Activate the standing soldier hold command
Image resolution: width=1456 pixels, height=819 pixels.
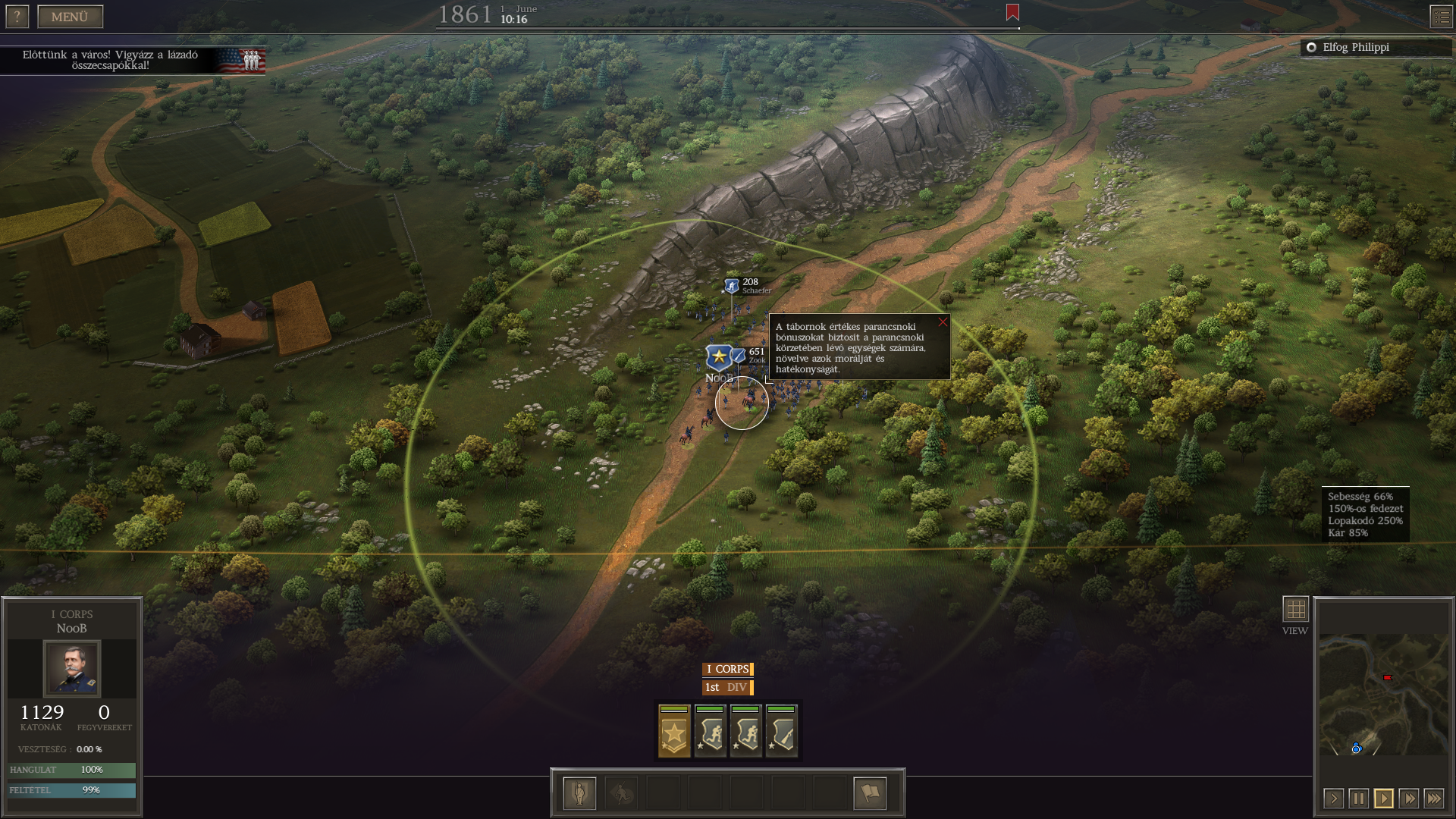pos(579,793)
